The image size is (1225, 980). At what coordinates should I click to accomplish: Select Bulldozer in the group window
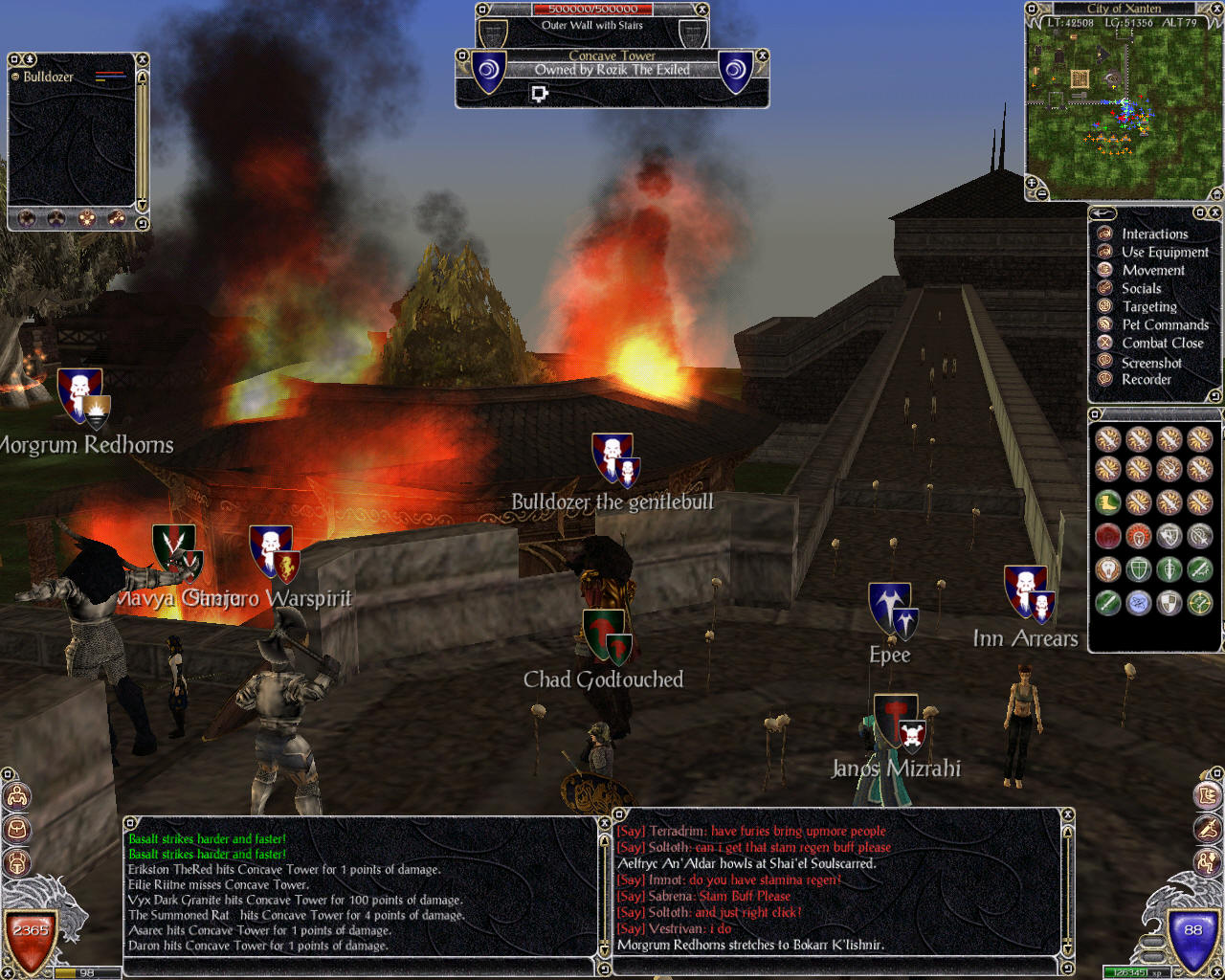click(x=48, y=77)
